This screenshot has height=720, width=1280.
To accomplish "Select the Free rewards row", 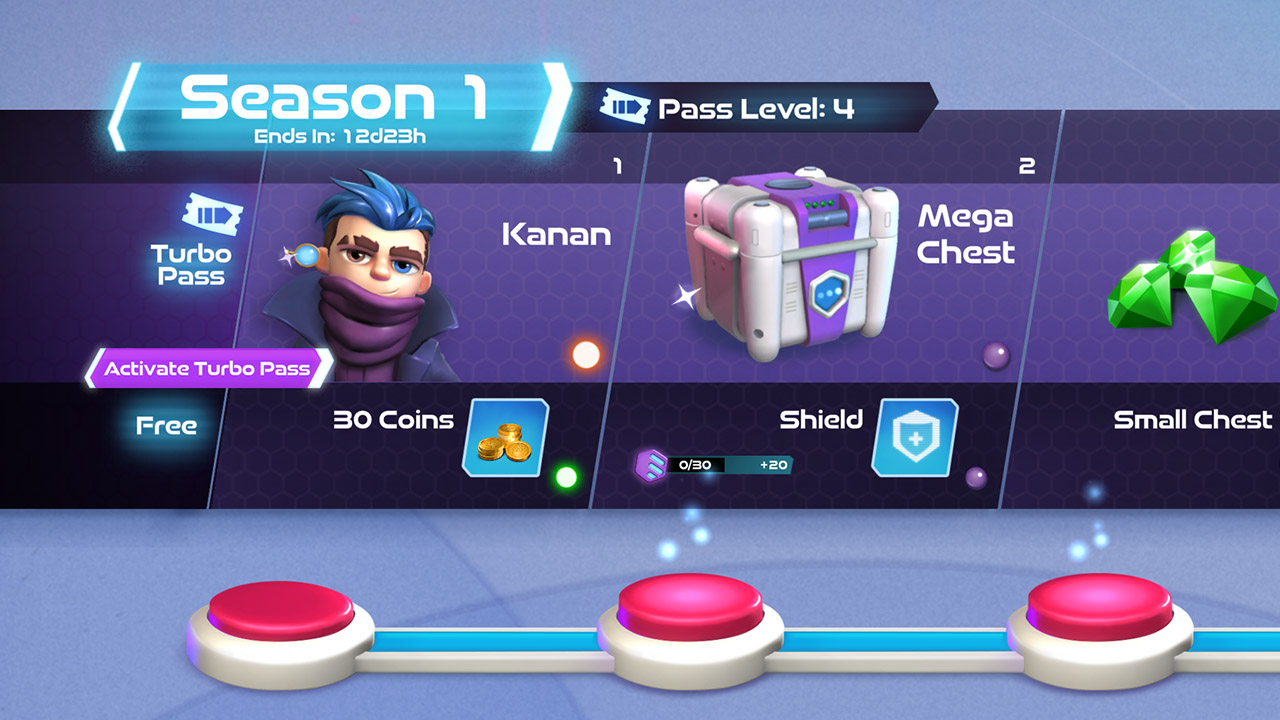I will (x=165, y=424).
